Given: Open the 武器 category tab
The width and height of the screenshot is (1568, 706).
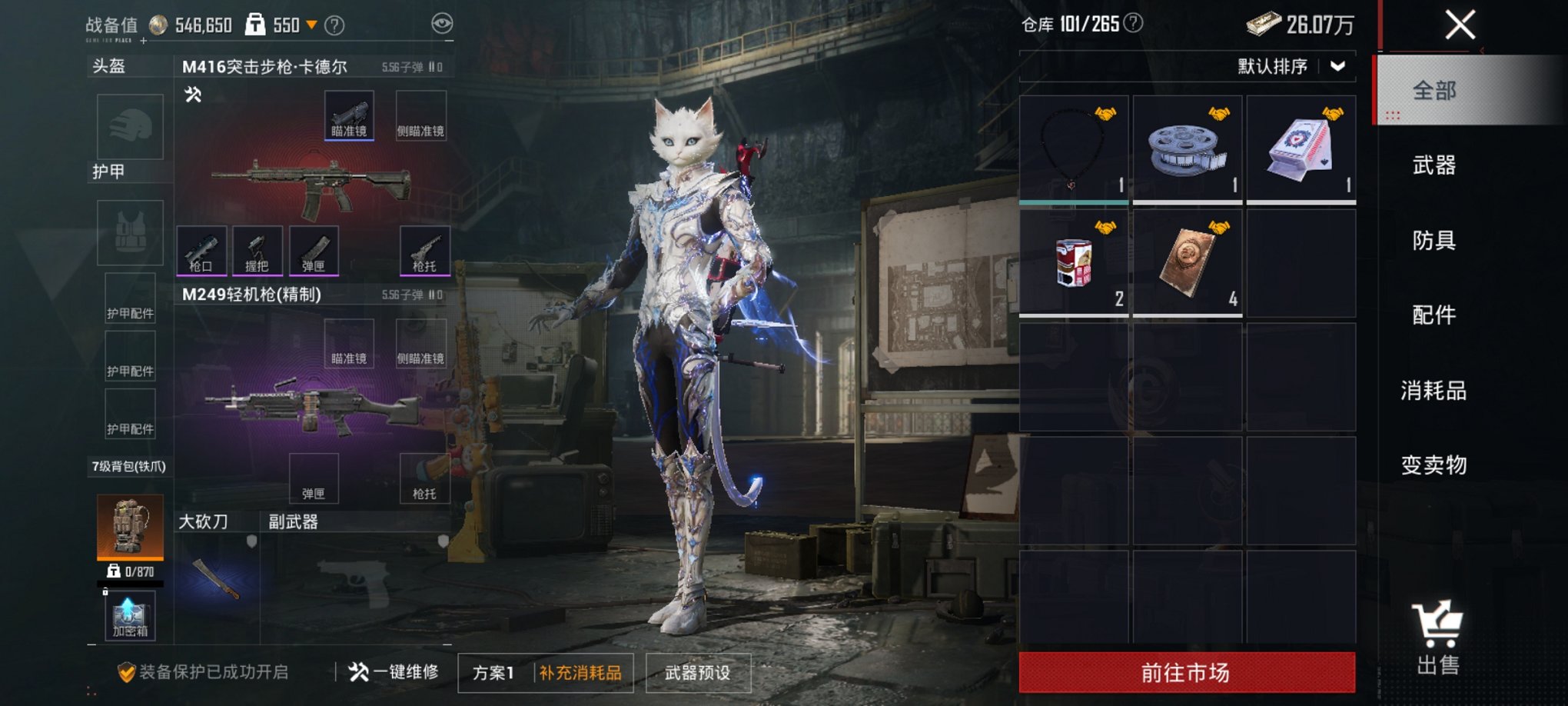Looking at the screenshot, I should [1433, 165].
